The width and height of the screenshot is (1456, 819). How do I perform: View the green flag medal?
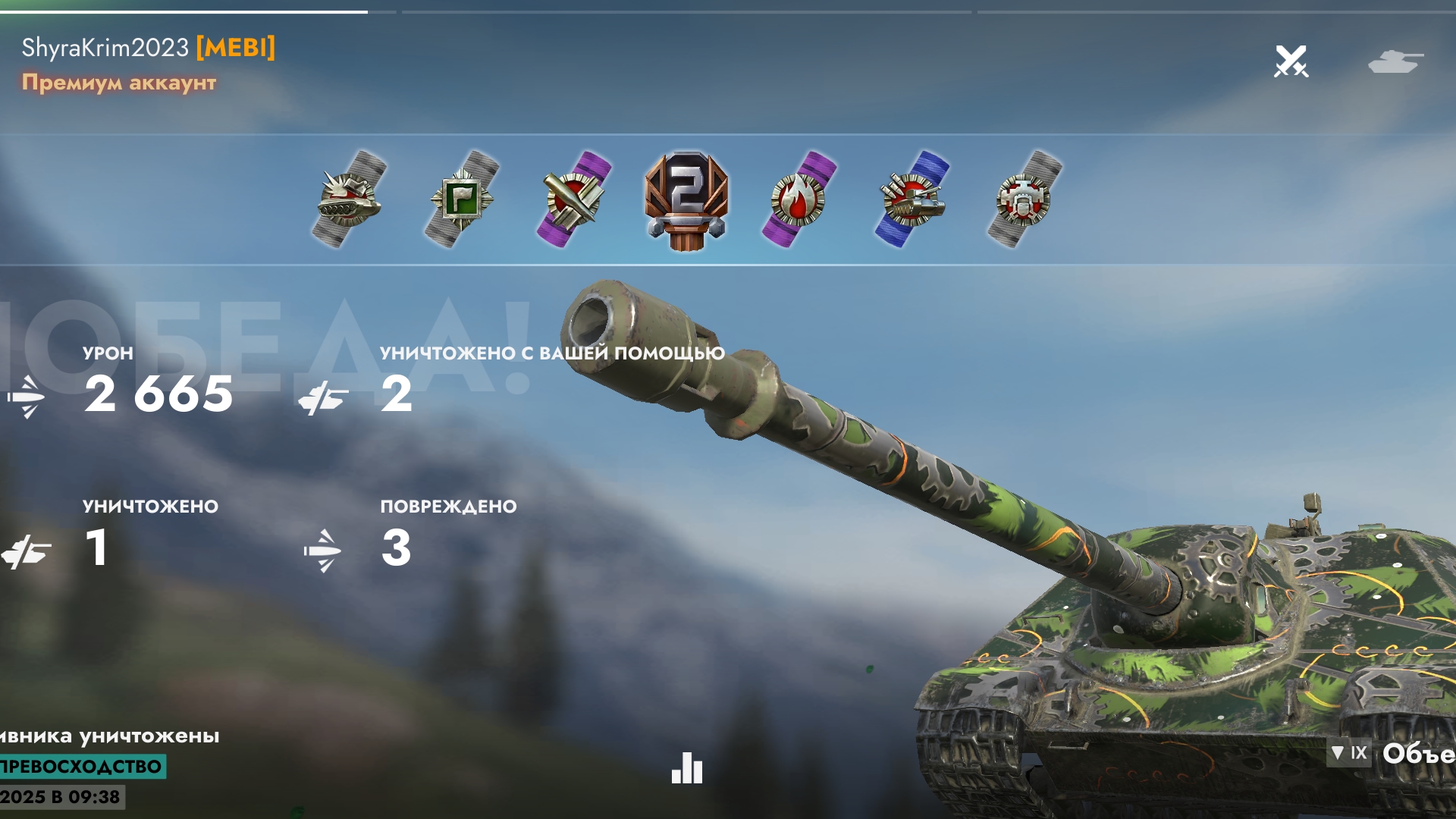(x=461, y=199)
